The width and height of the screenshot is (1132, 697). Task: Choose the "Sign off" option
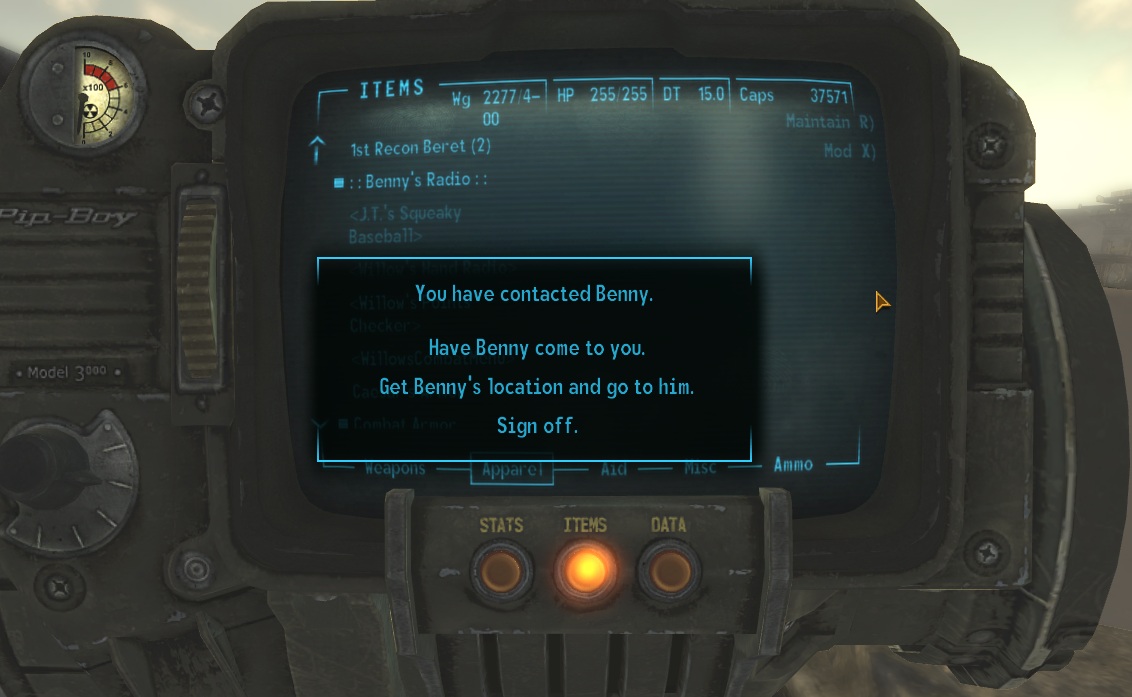point(537,425)
